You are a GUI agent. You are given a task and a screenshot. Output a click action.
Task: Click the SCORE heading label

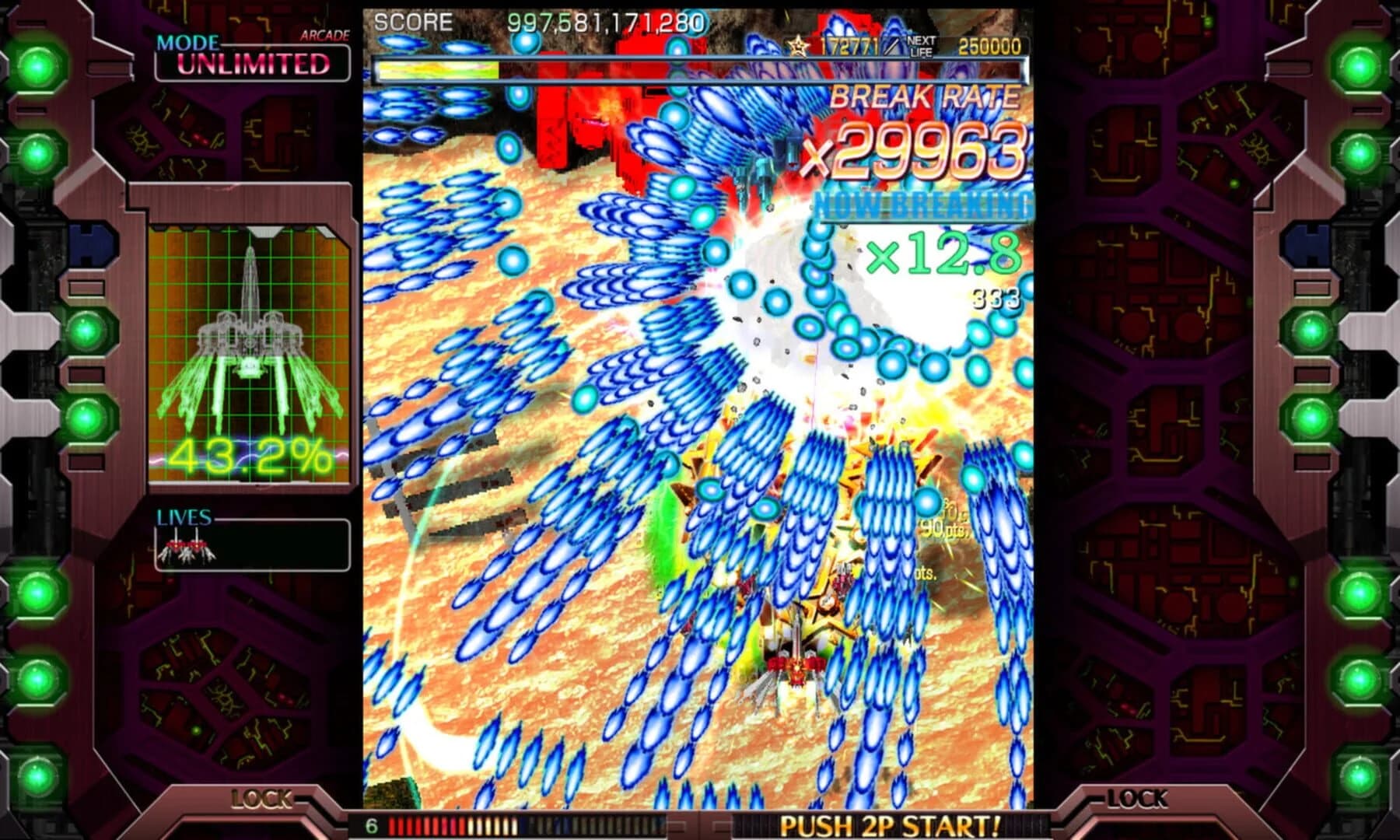(x=412, y=23)
